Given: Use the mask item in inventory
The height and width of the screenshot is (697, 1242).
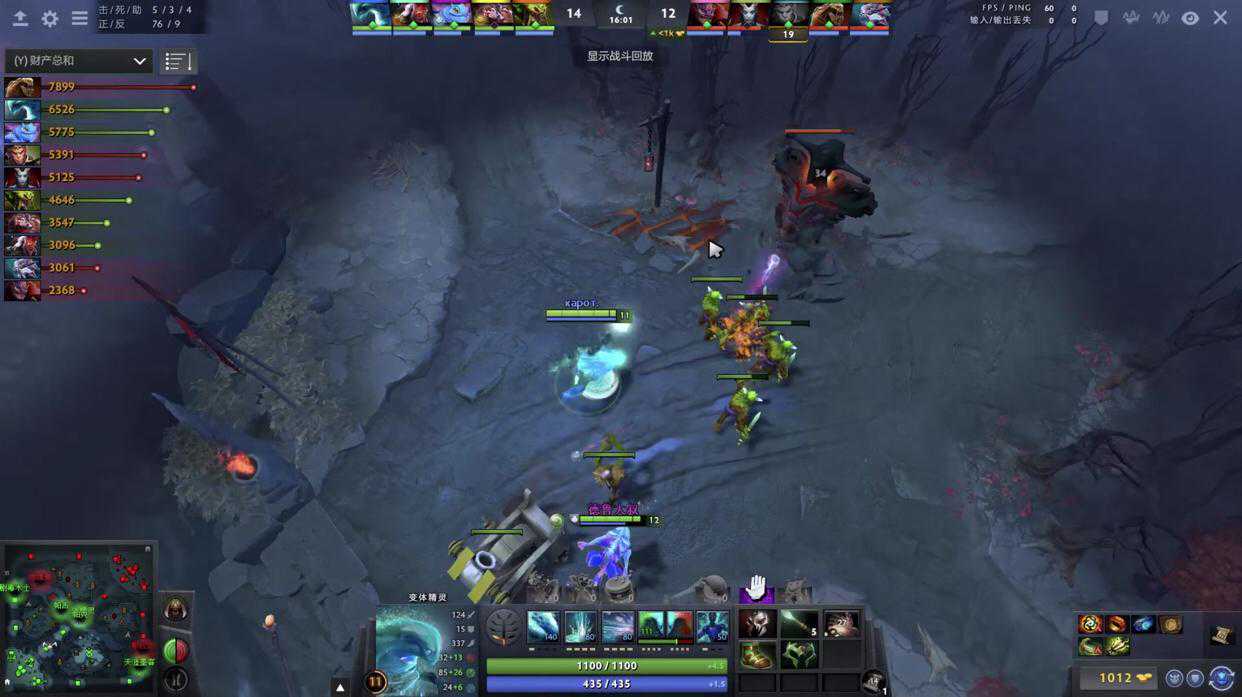Looking at the screenshot, I should 757,624.
